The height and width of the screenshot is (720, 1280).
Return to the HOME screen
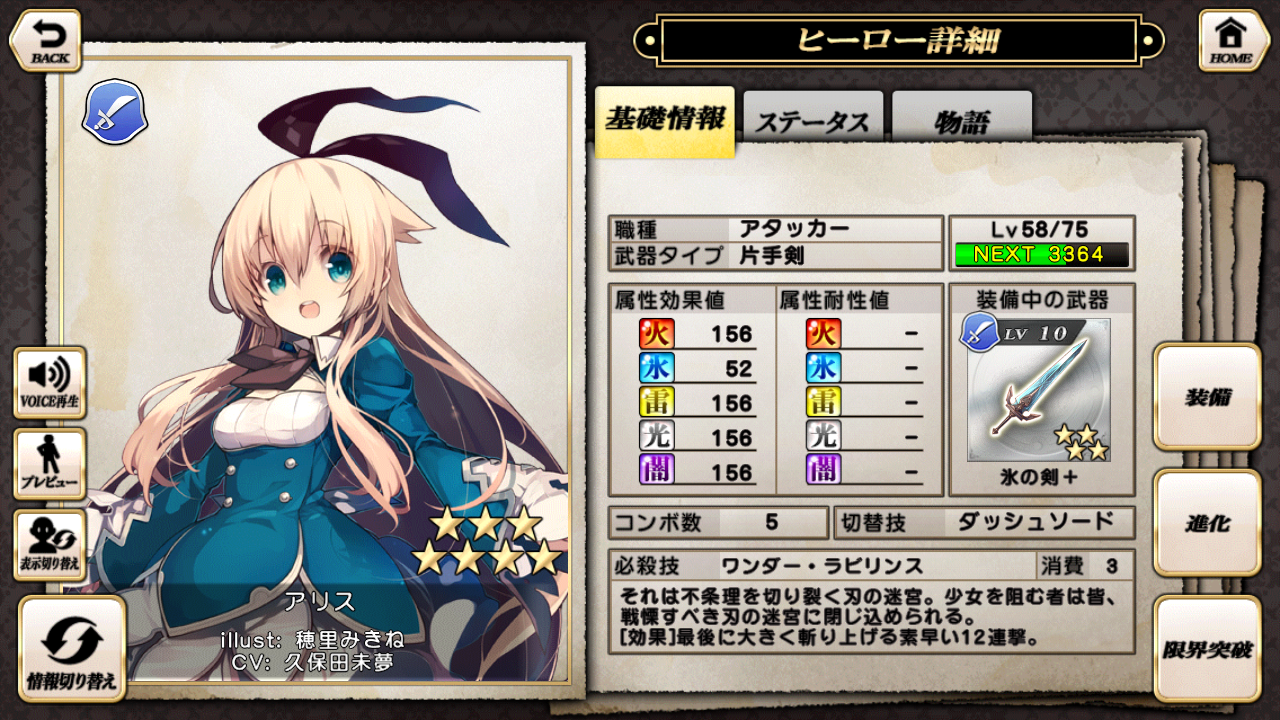[x=1234, y=40]
